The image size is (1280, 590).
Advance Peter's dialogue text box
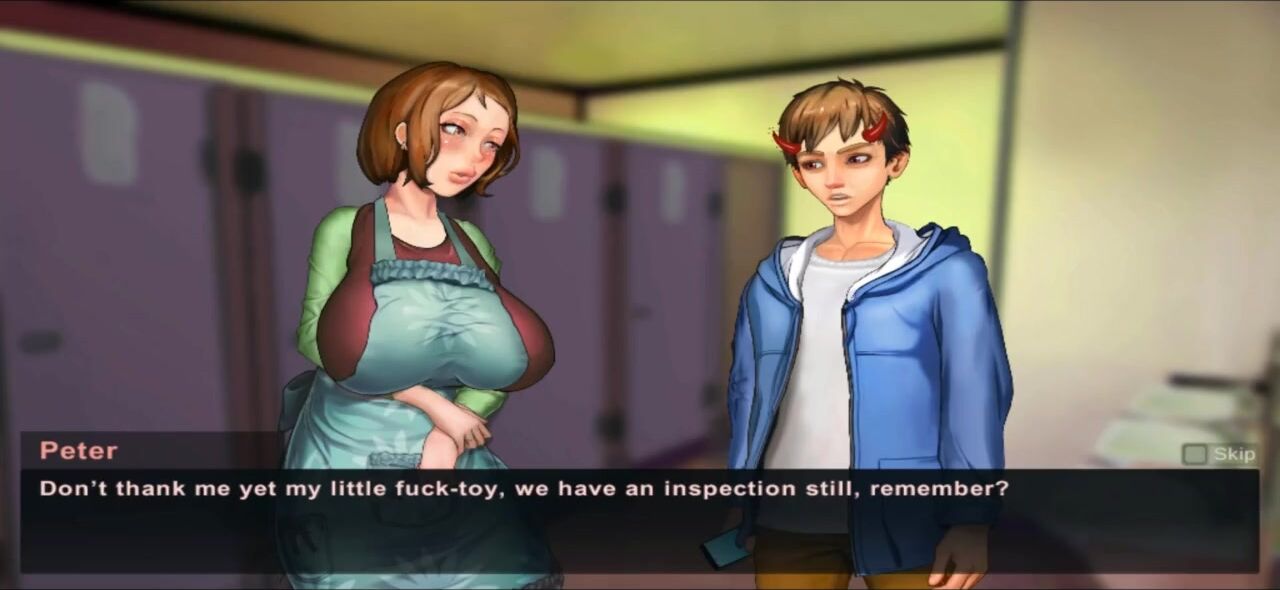click(x=638, y=520)
